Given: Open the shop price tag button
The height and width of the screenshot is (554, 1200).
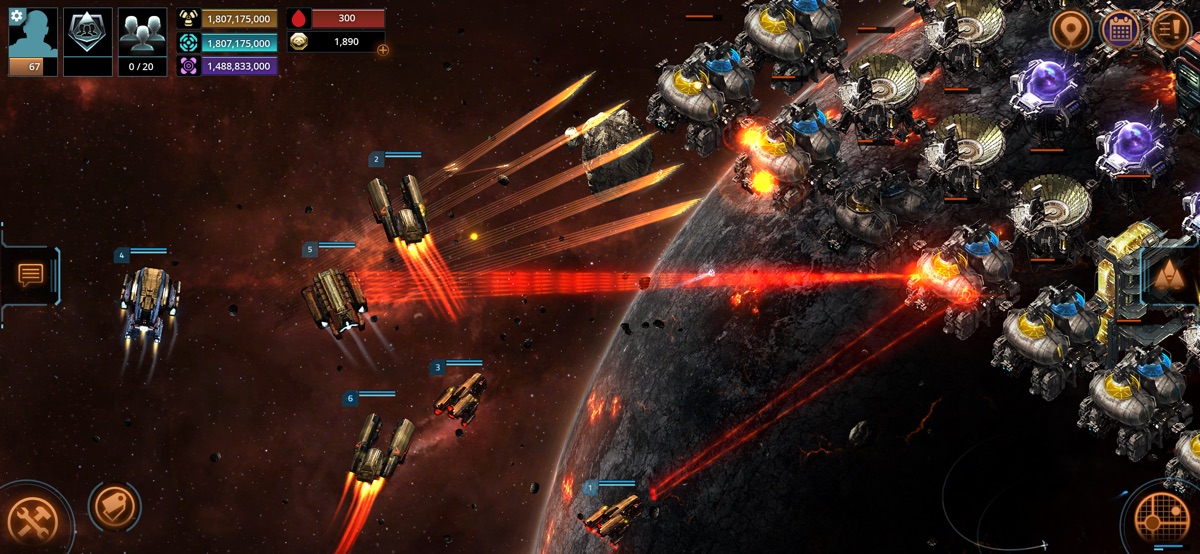Looking at the screenshot, I should [113, 507].
